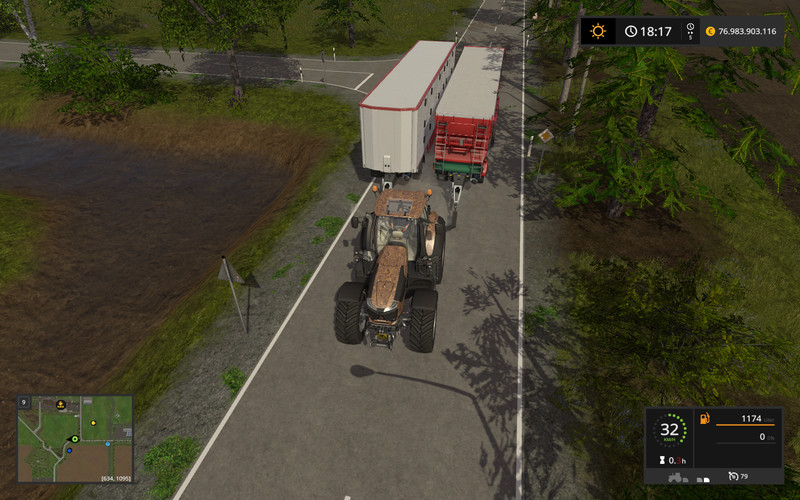Click the orange fuel pump icon
The height and width of the screenshot is (500, 800).
[x=704, y=417]
